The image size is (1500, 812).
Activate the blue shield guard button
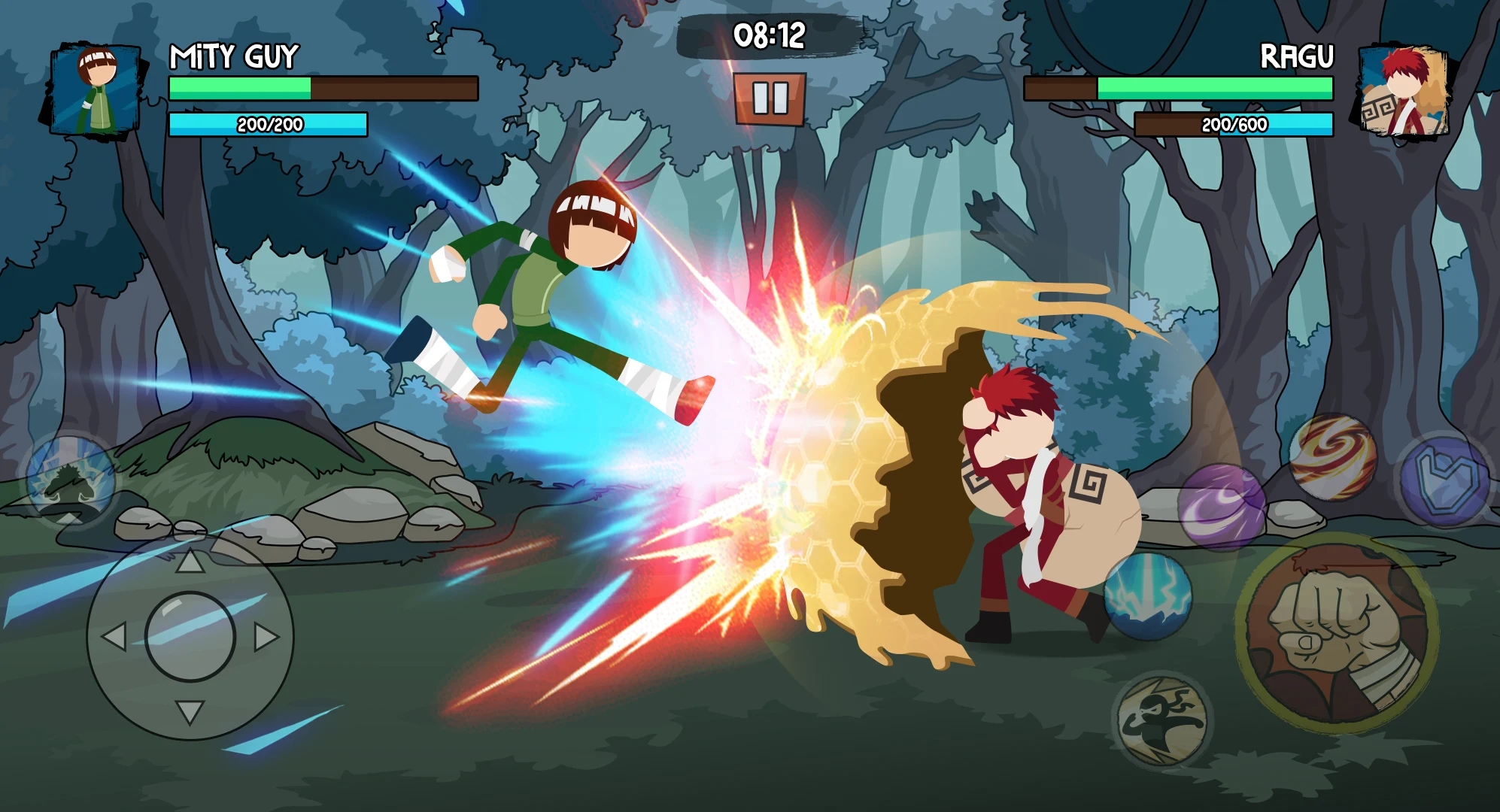click(1444, 479)
